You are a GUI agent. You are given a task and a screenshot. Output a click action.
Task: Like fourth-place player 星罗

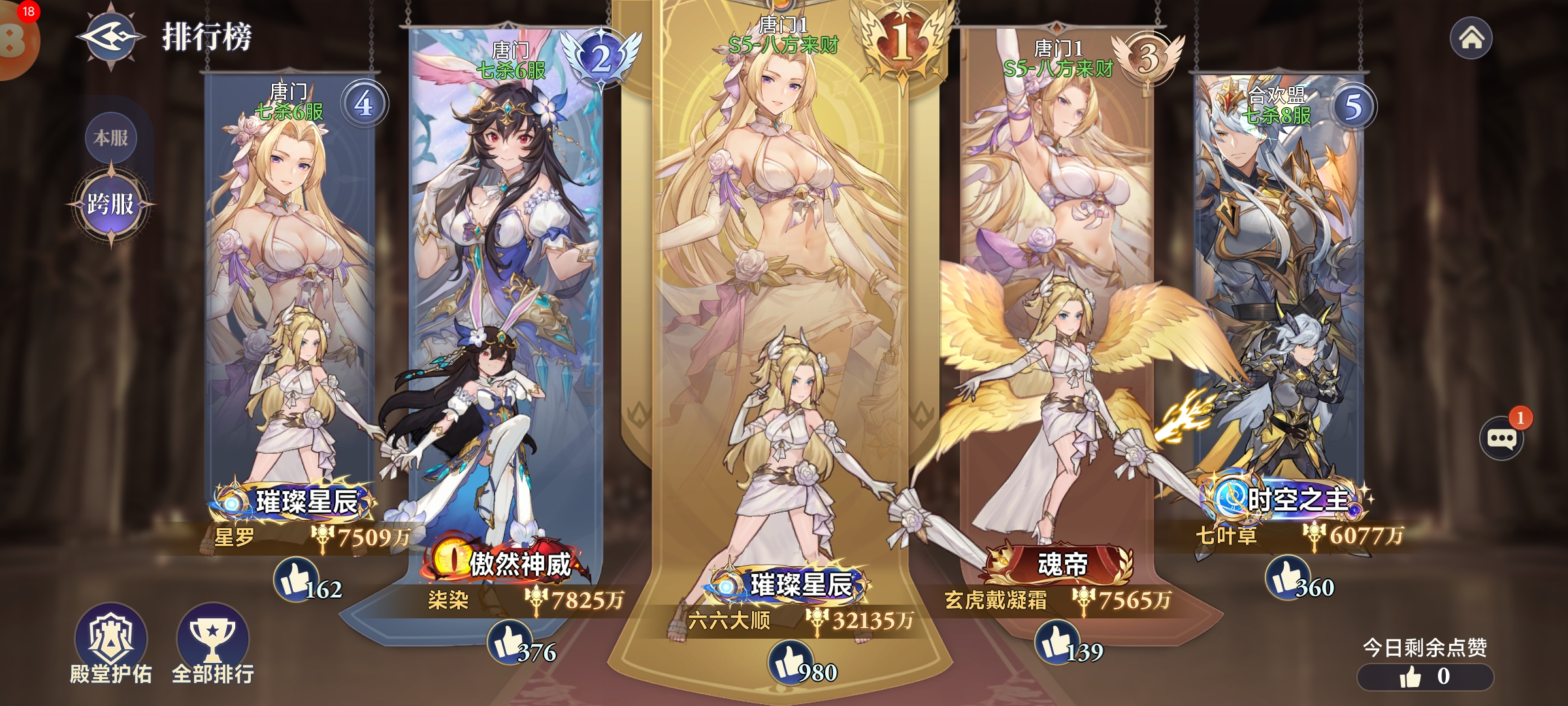coord(295,579)
